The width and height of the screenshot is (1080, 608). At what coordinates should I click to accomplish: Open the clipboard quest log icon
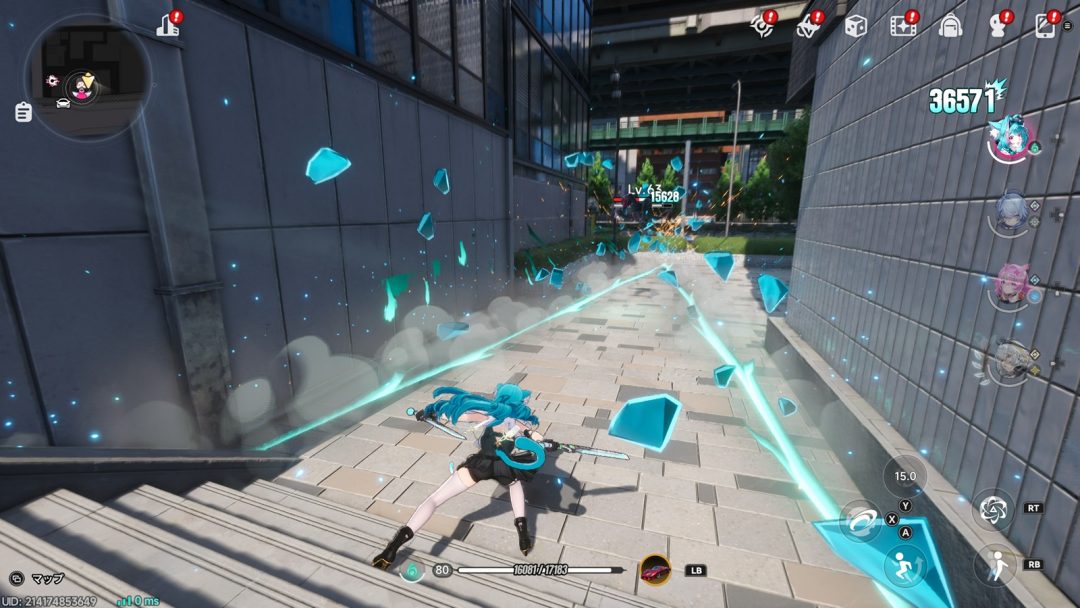pos(23,112)
